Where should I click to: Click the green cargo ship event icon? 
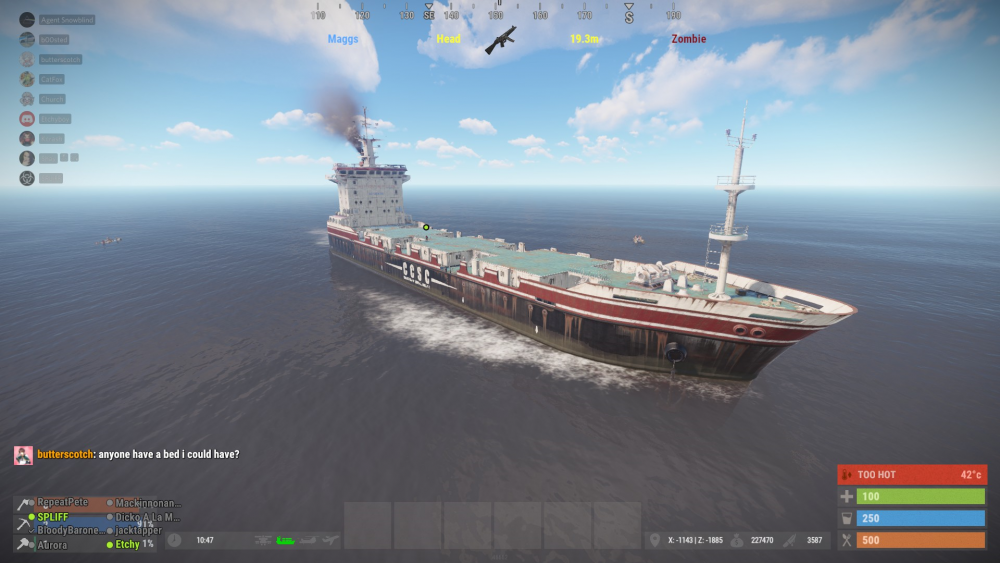(x=286, y=540)
